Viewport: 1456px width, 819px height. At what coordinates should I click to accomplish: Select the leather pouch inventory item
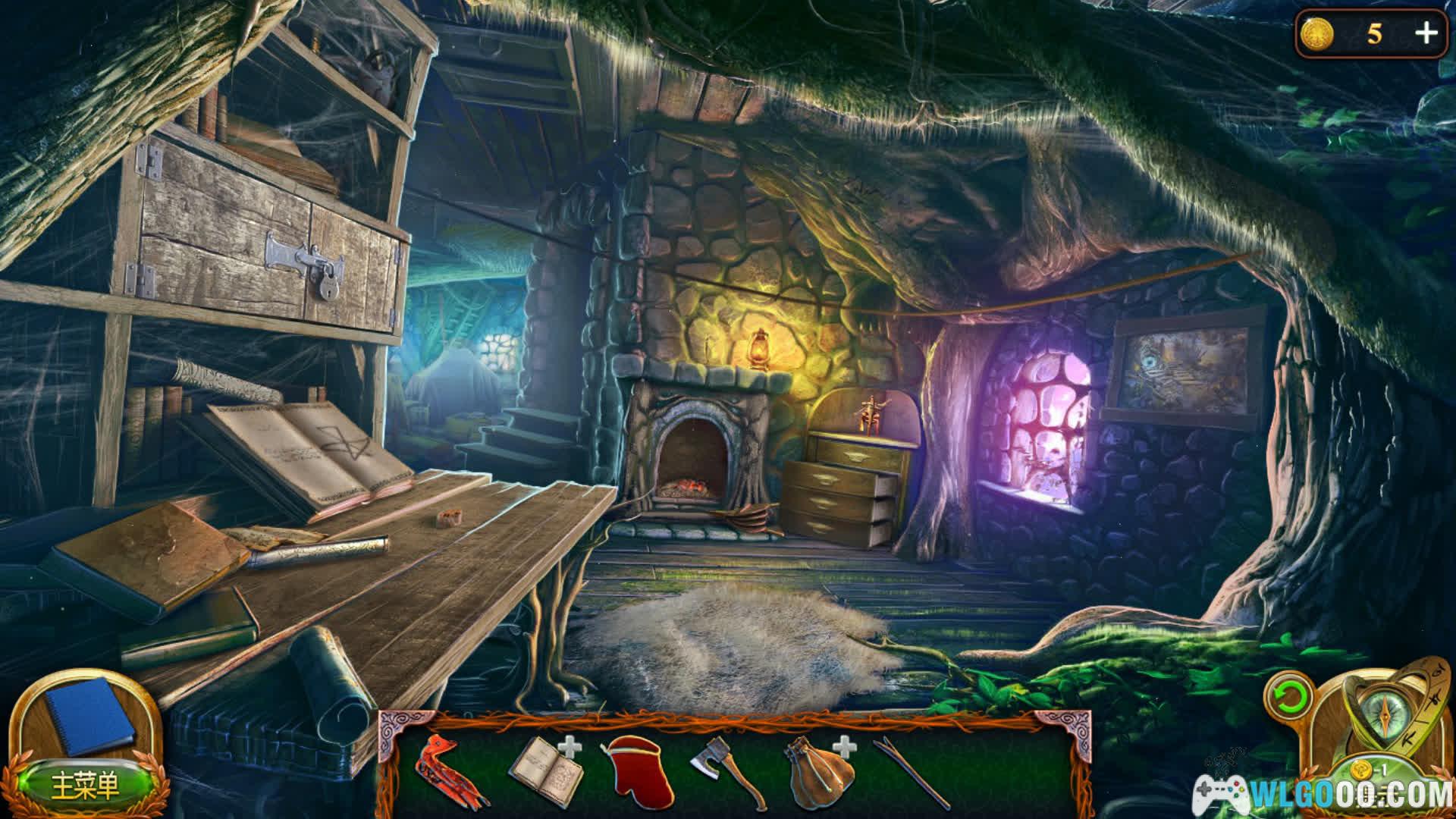pos(817,772)
